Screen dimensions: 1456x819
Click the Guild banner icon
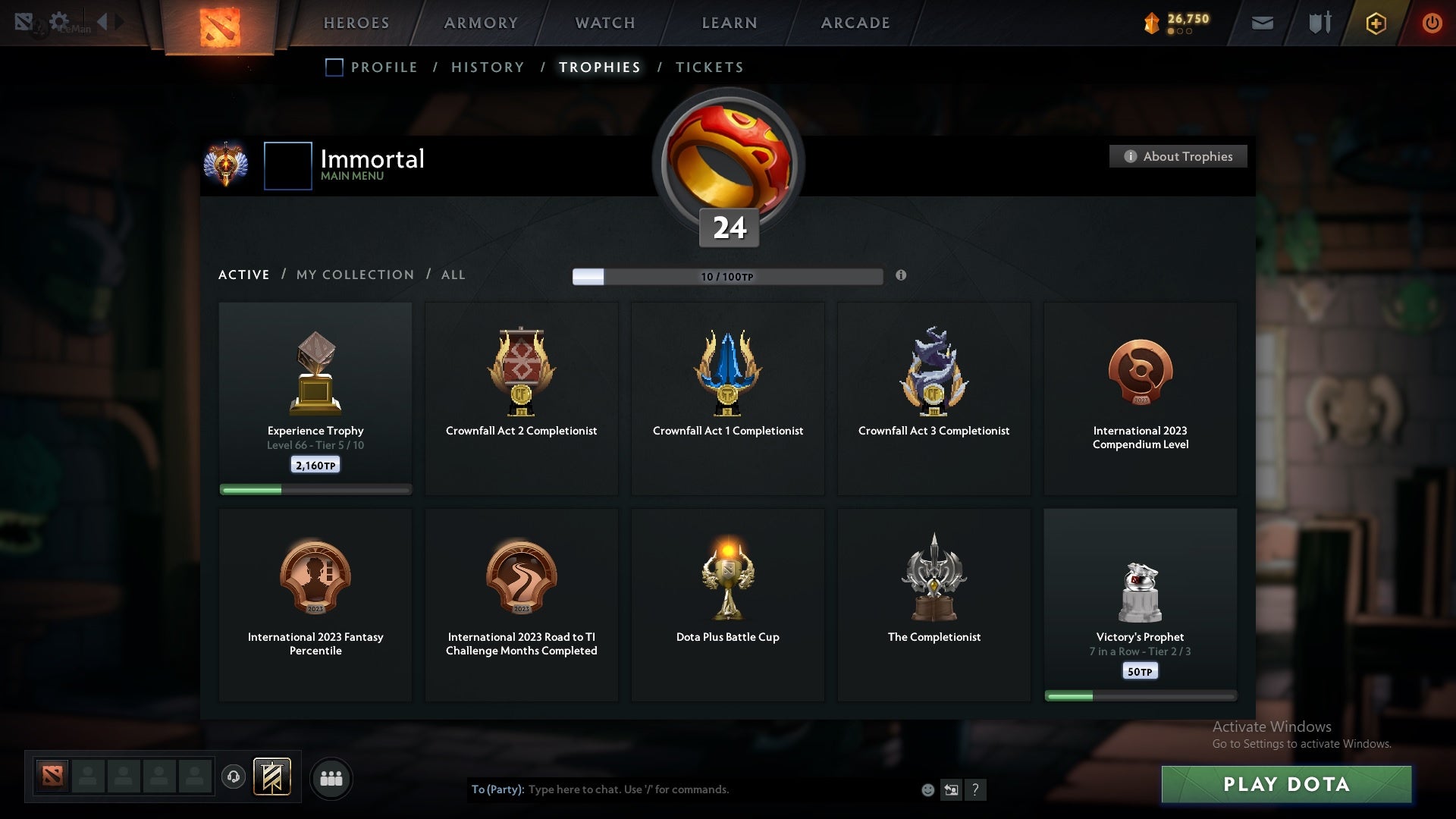coord(273,777)
